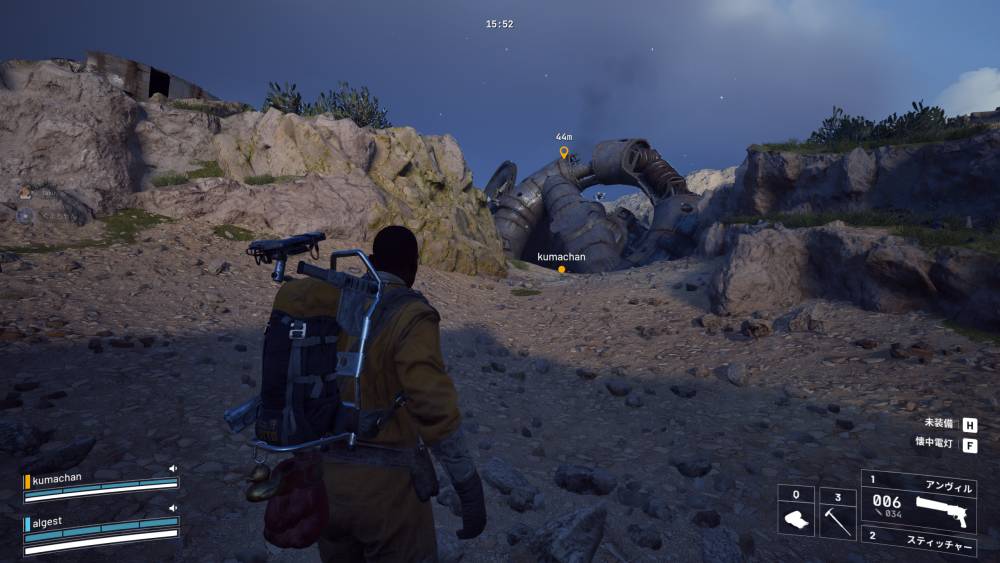
Task: Toggle algest's voice speaker icon
Action: pyautogui.click(x=172, y=508)
